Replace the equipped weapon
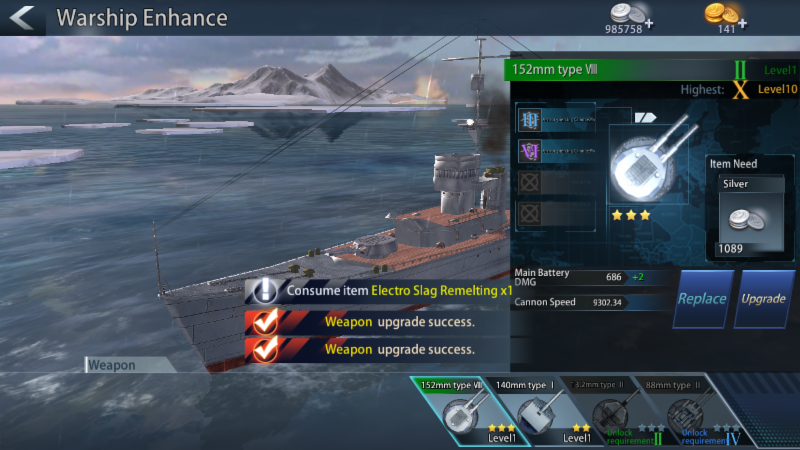The height and width of the screenshot is (450, 800). pyautogui.click(x=702, y=298)
